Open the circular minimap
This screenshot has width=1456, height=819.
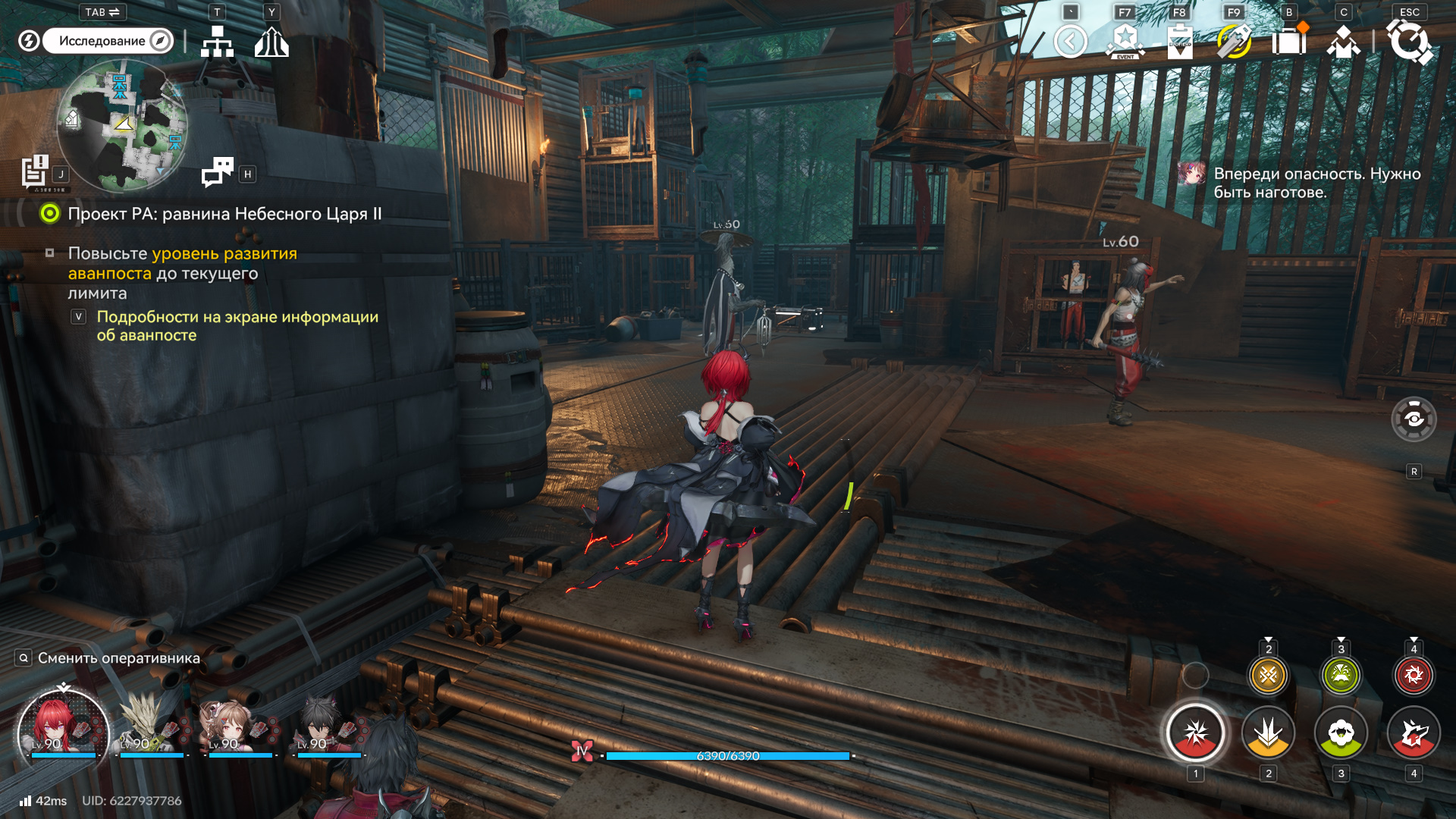tap(121, 126)
